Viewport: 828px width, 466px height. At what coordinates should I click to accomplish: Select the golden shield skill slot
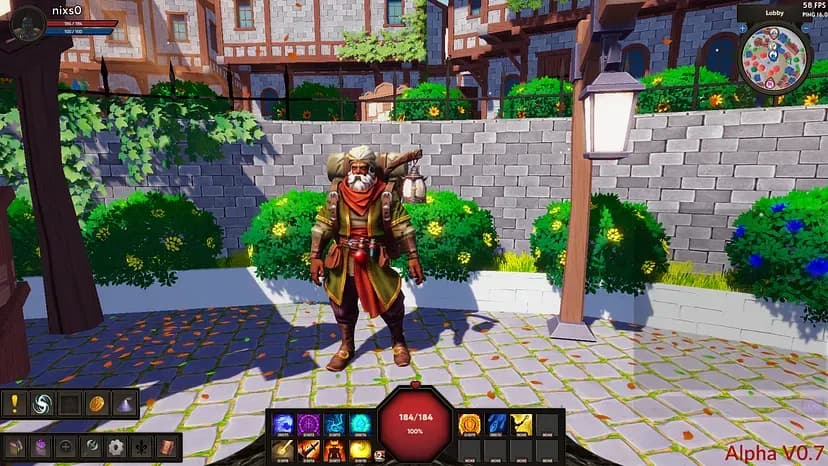469,424
